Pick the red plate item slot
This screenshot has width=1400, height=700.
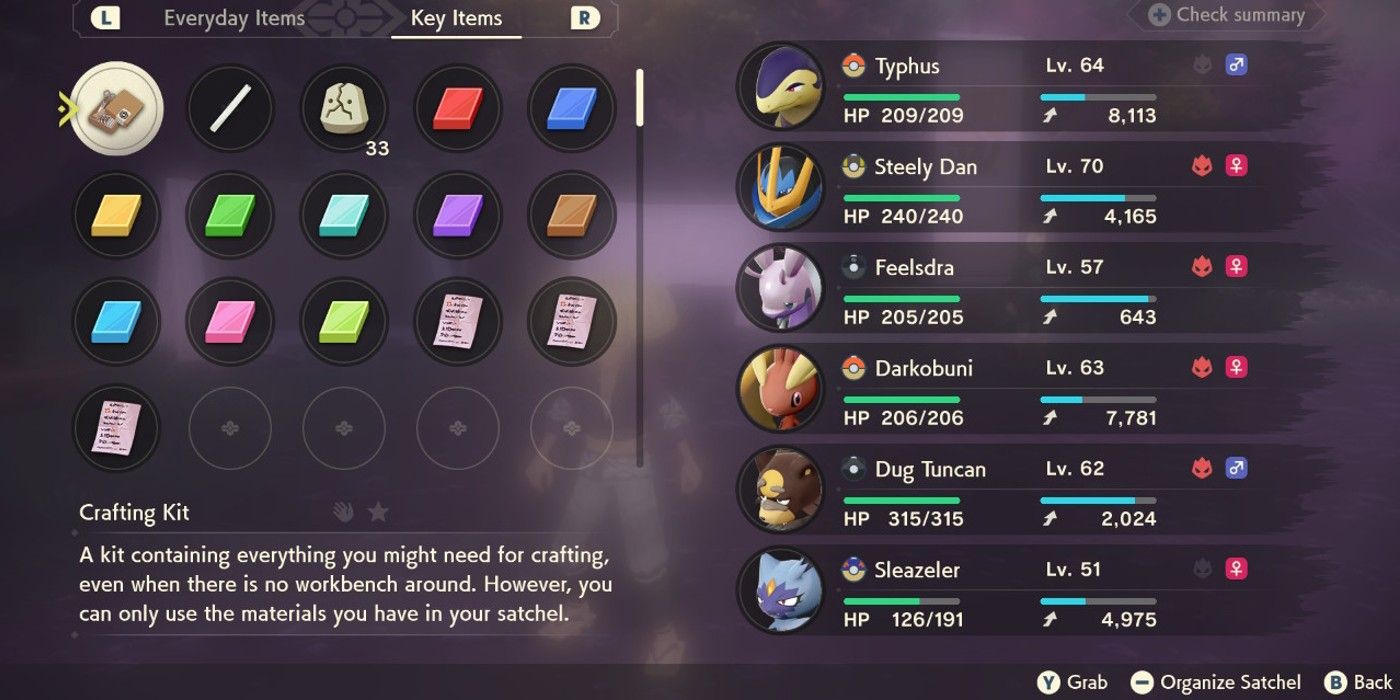pyautogui.click(x=458, y=108)
